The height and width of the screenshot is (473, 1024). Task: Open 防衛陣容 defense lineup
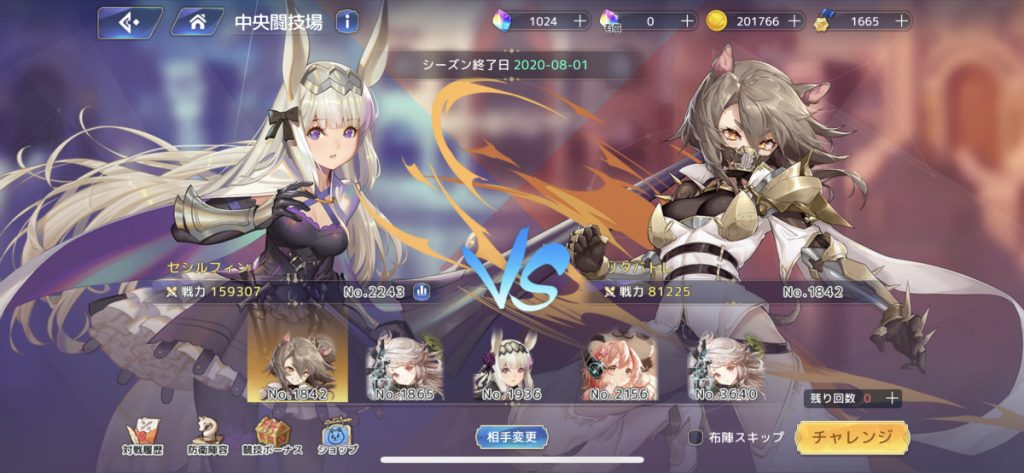[207, 435]
